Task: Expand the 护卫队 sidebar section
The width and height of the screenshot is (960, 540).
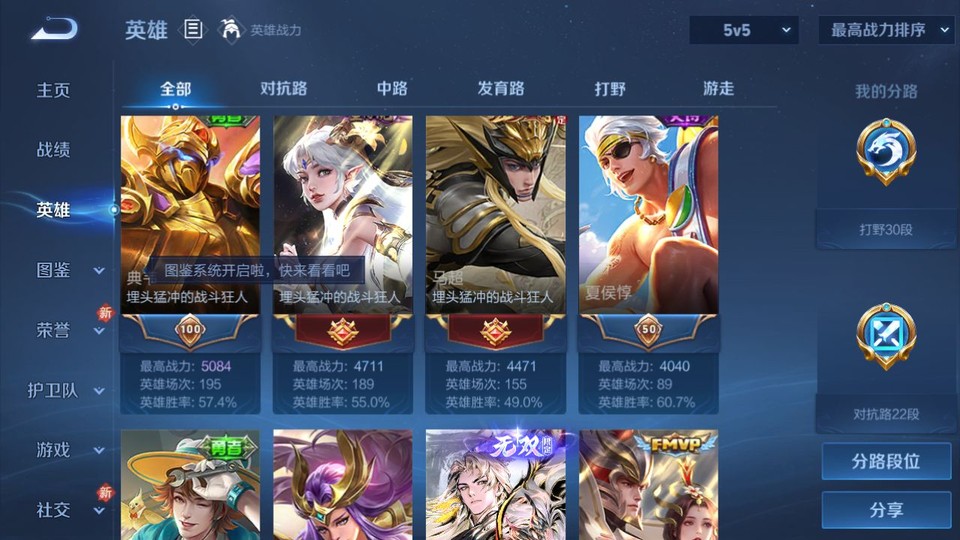Action: coord(68,390)
